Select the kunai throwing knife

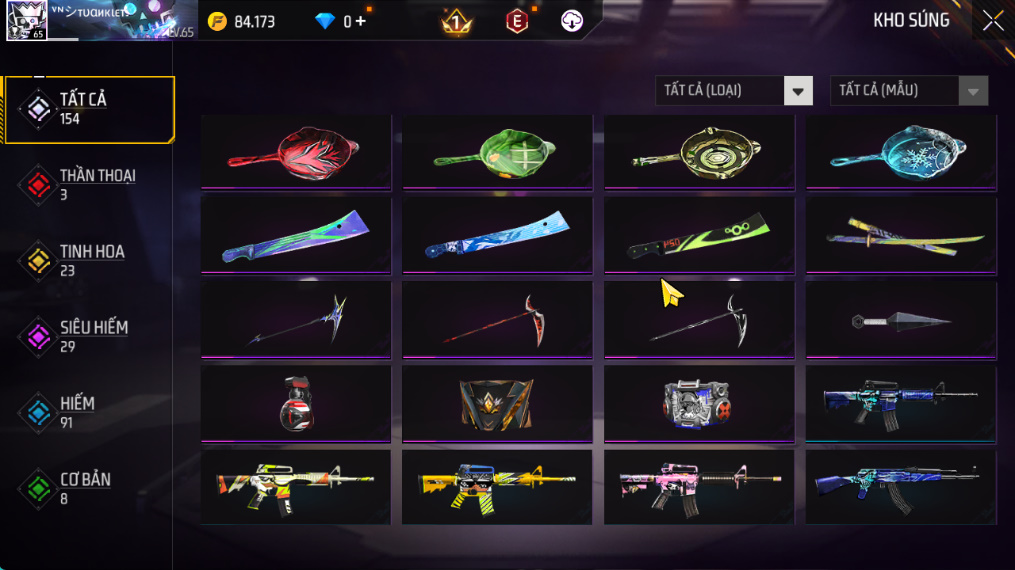(900, 321)
